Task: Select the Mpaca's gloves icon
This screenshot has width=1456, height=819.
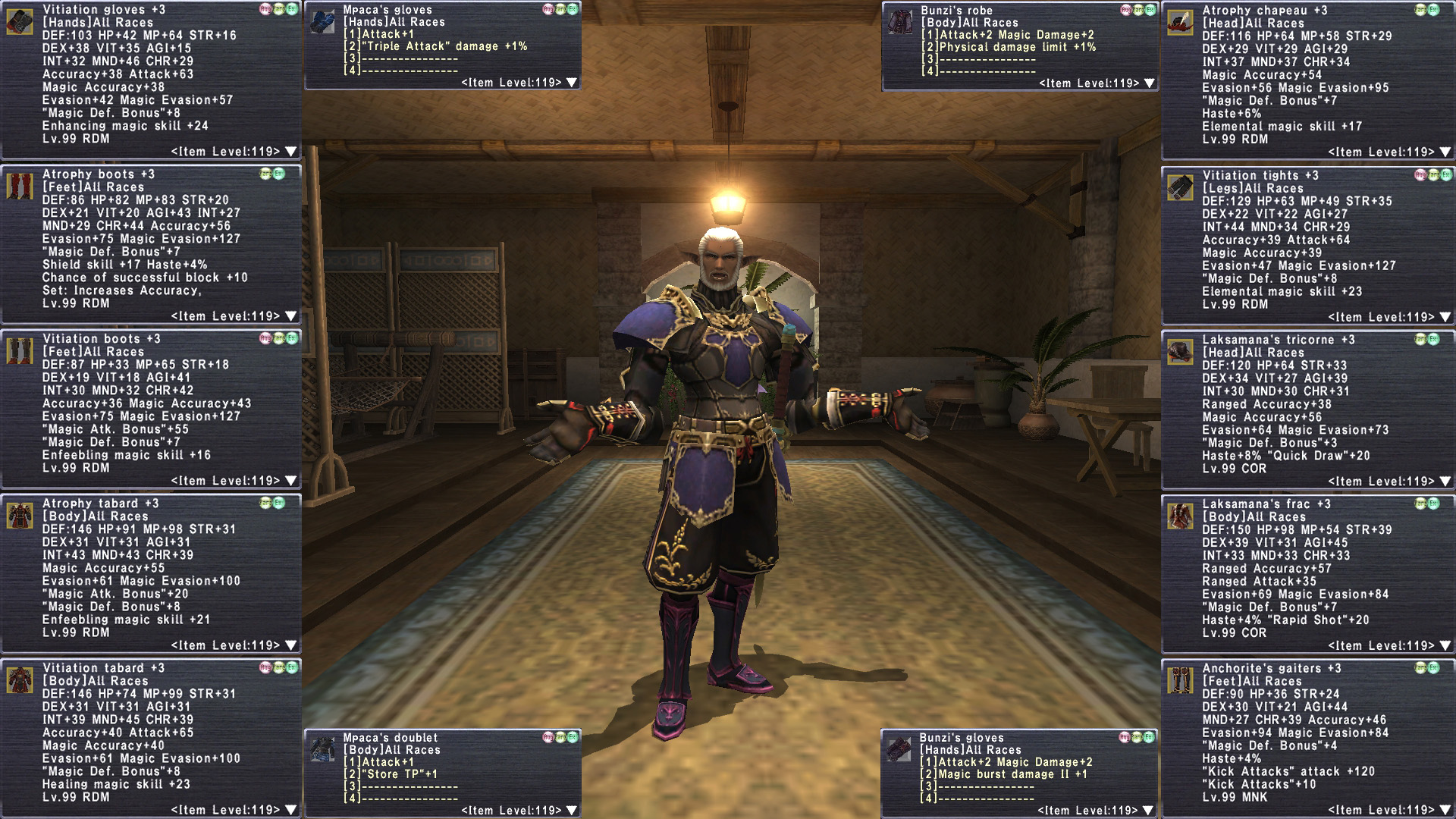Action: tap(322, 22)
